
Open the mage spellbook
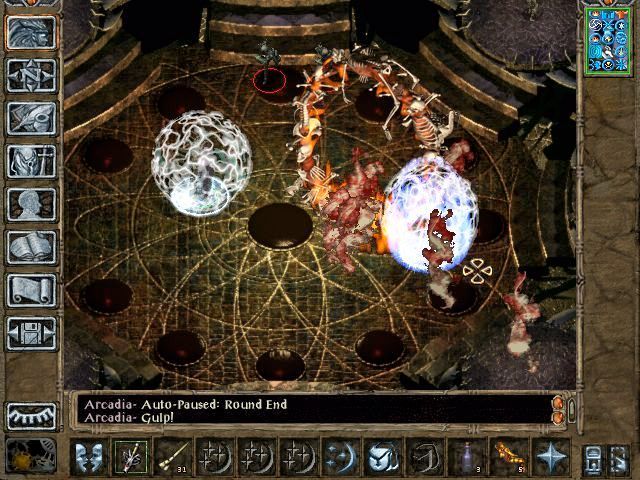pos(31,247)
